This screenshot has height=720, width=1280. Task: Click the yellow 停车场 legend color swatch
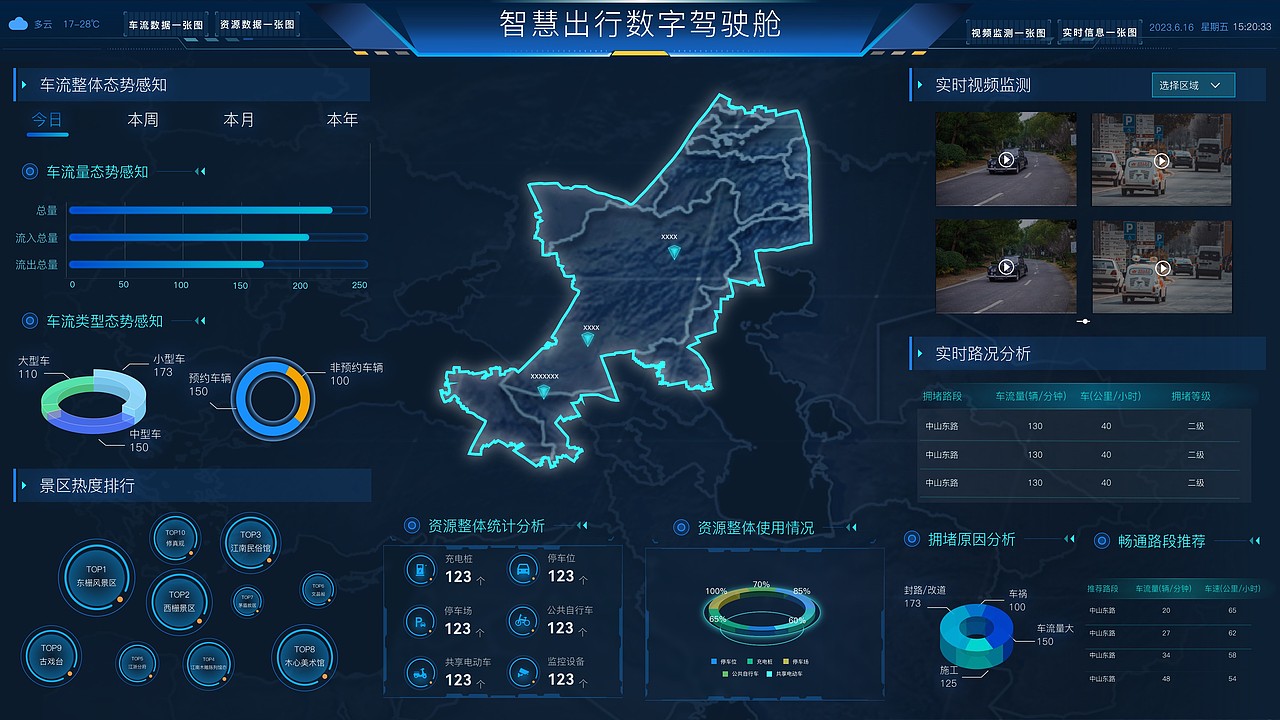pyautogui.click(x=784, y=661)
